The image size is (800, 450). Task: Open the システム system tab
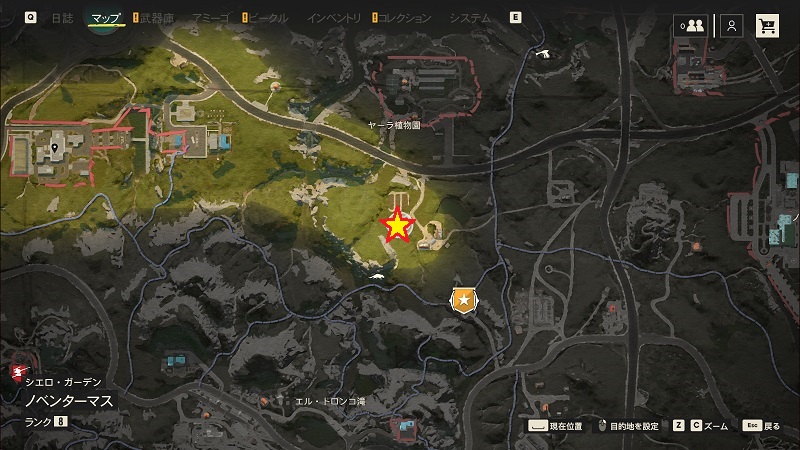[x=470, y=18]
